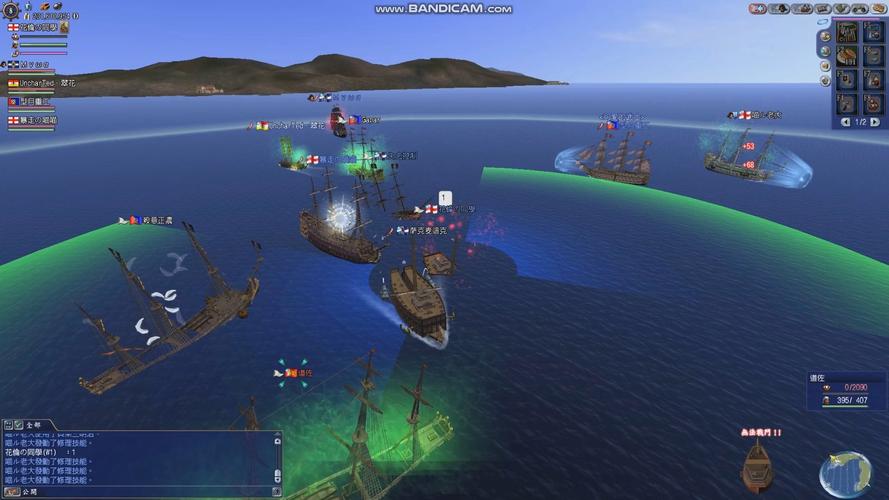Click the ship icon beside the retreat battle text
This screenshot has height=500, width=889.
tap(756, 466)
